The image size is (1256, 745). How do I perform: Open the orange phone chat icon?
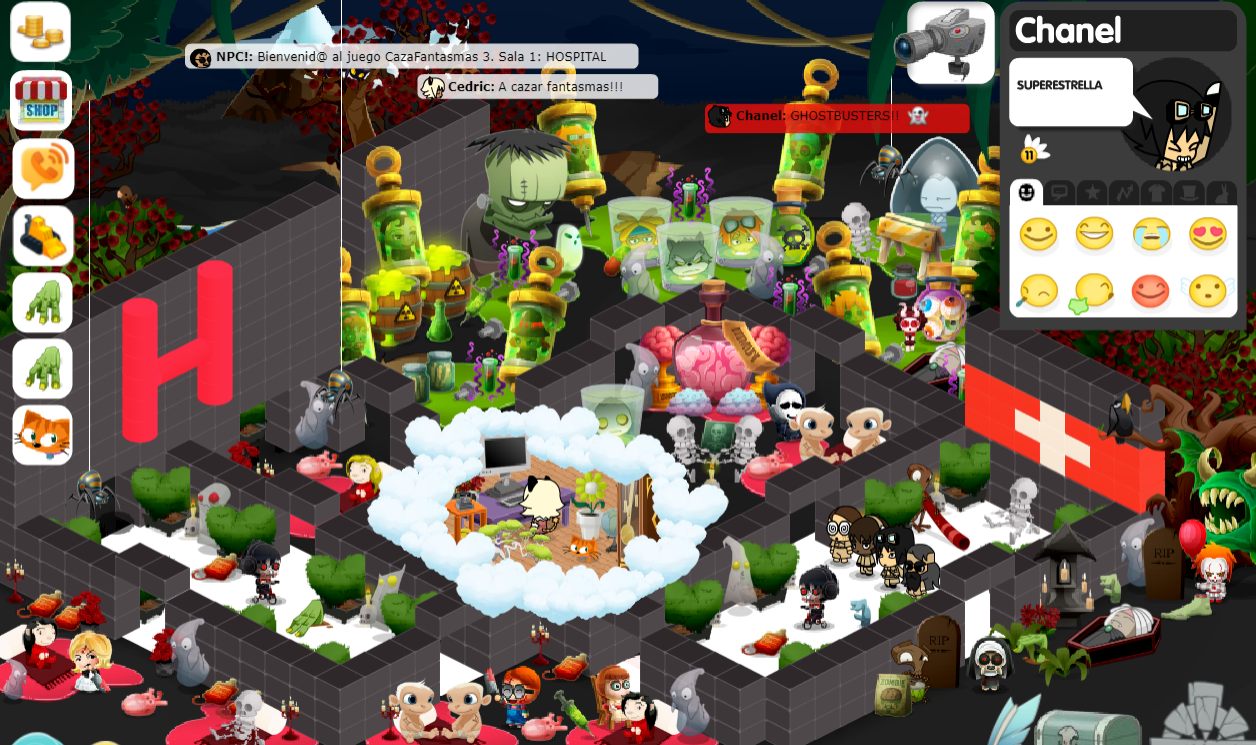click(x=42, y=168)
